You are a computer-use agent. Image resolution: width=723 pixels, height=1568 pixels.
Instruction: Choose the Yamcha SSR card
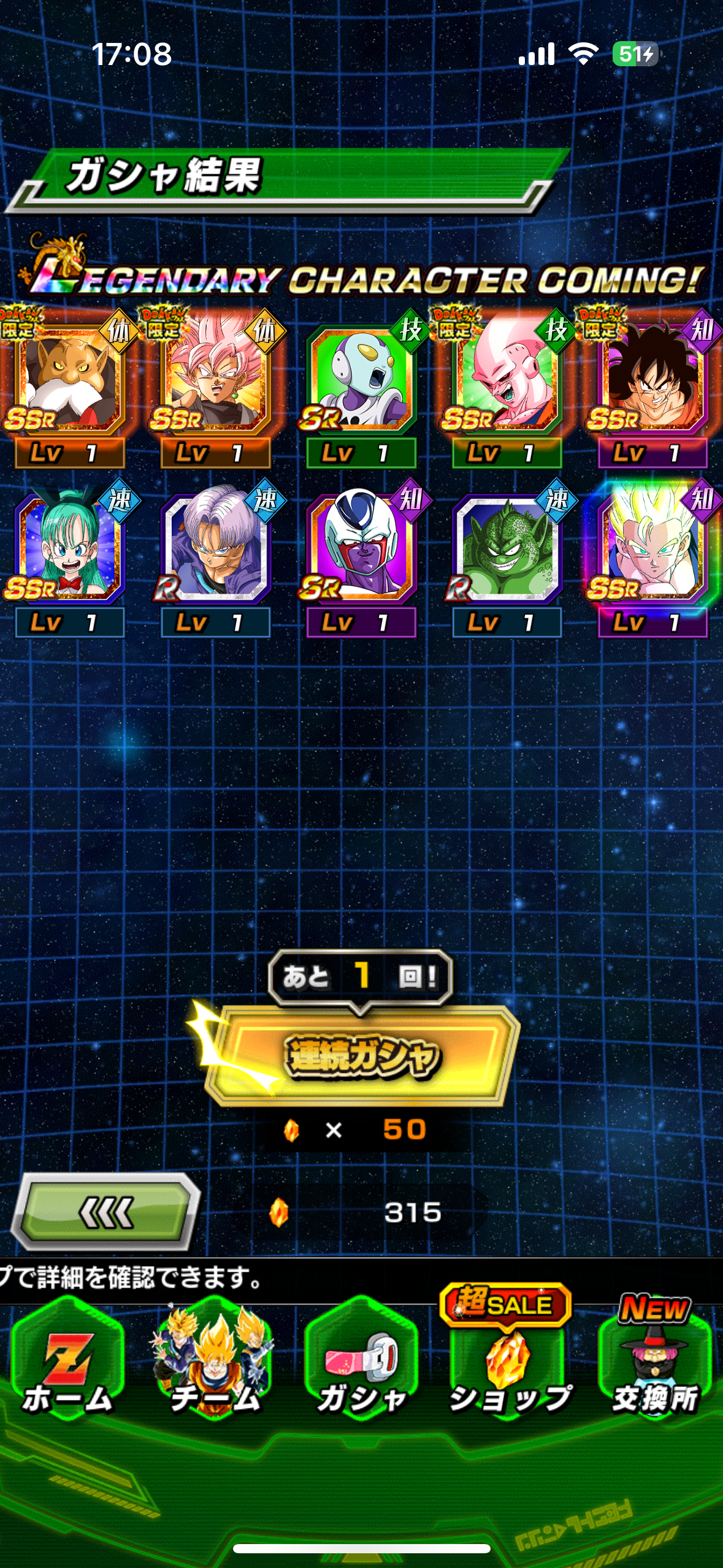pos(652,380)
